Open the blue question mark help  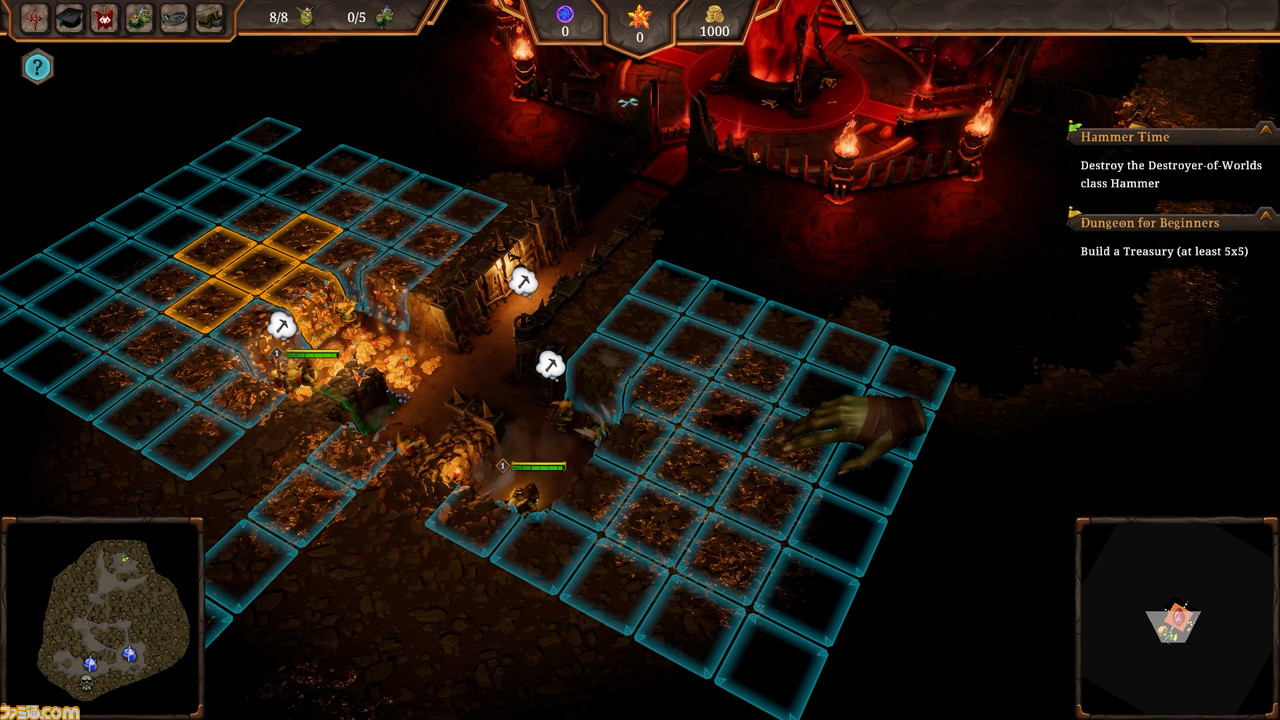coord(37,67)
